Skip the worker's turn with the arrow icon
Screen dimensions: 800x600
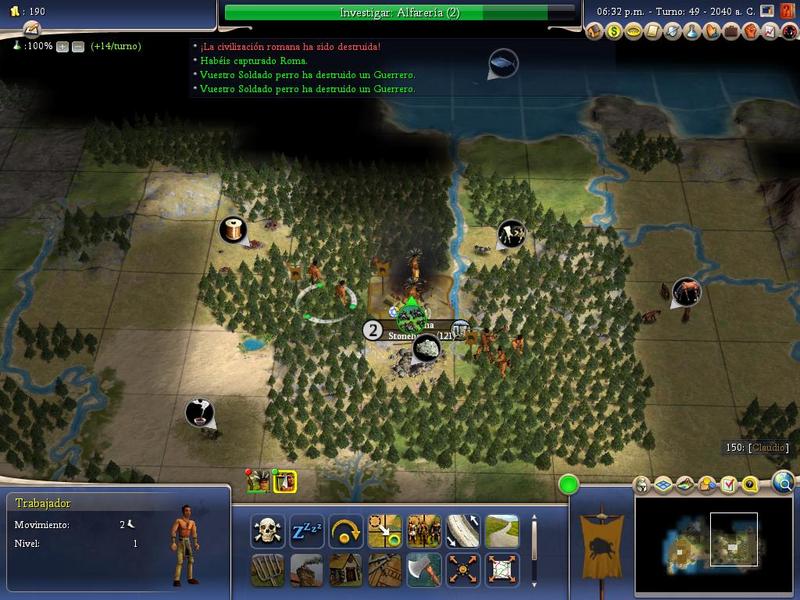345,531
